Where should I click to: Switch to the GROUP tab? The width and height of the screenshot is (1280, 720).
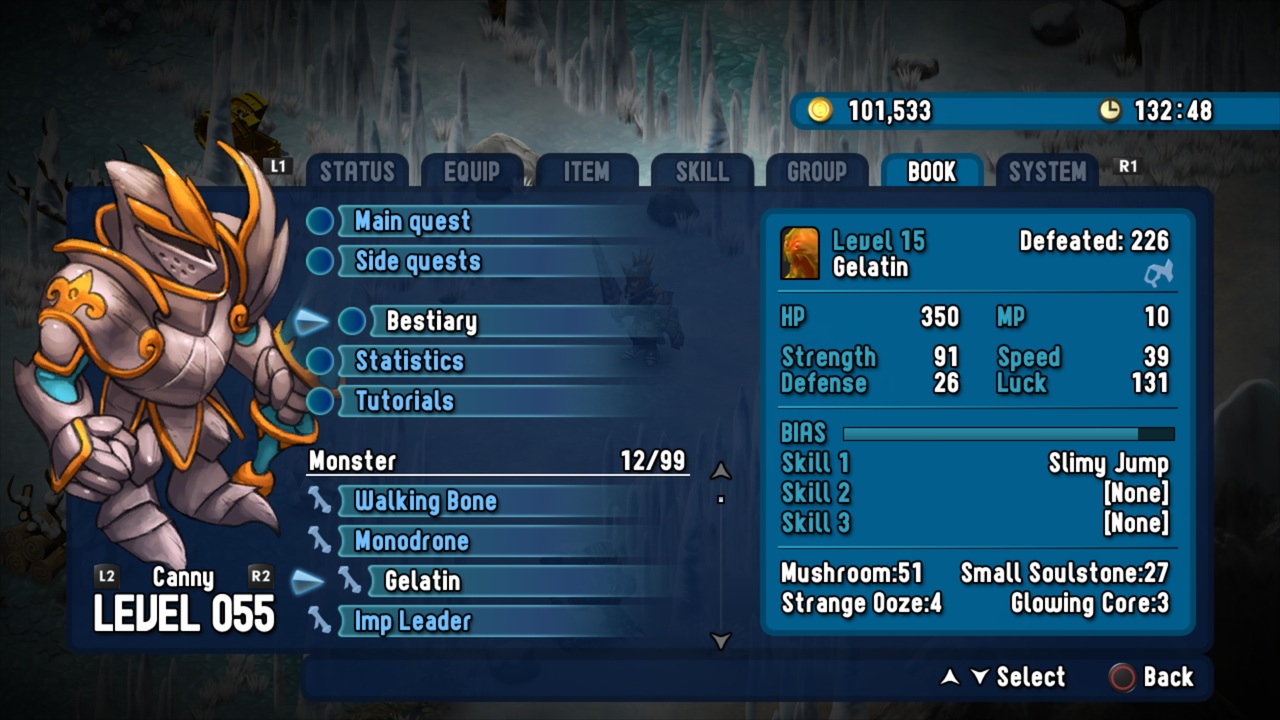click(817, 172)
